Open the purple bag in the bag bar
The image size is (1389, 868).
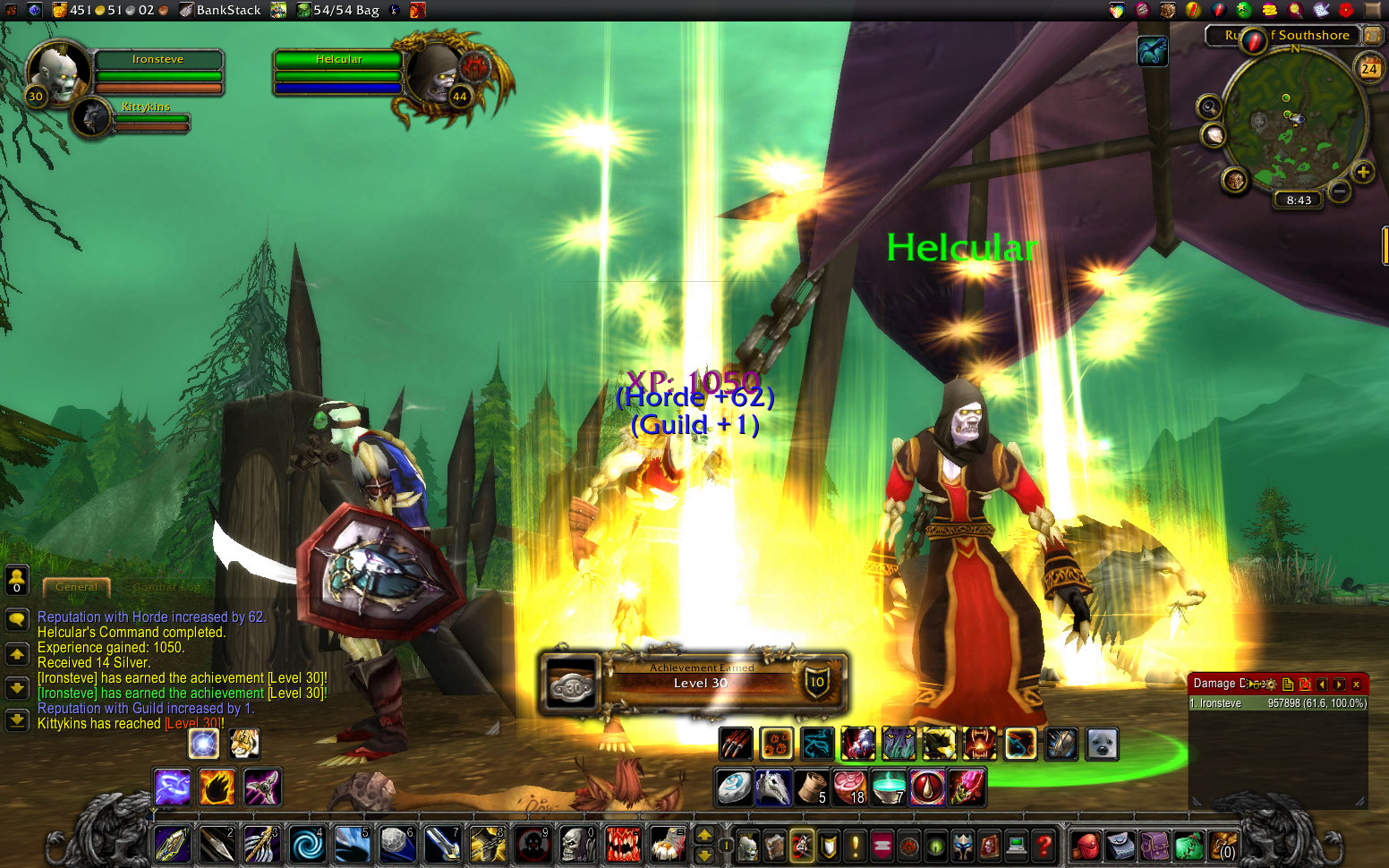pyautogui.click(x=1155, y=846)
